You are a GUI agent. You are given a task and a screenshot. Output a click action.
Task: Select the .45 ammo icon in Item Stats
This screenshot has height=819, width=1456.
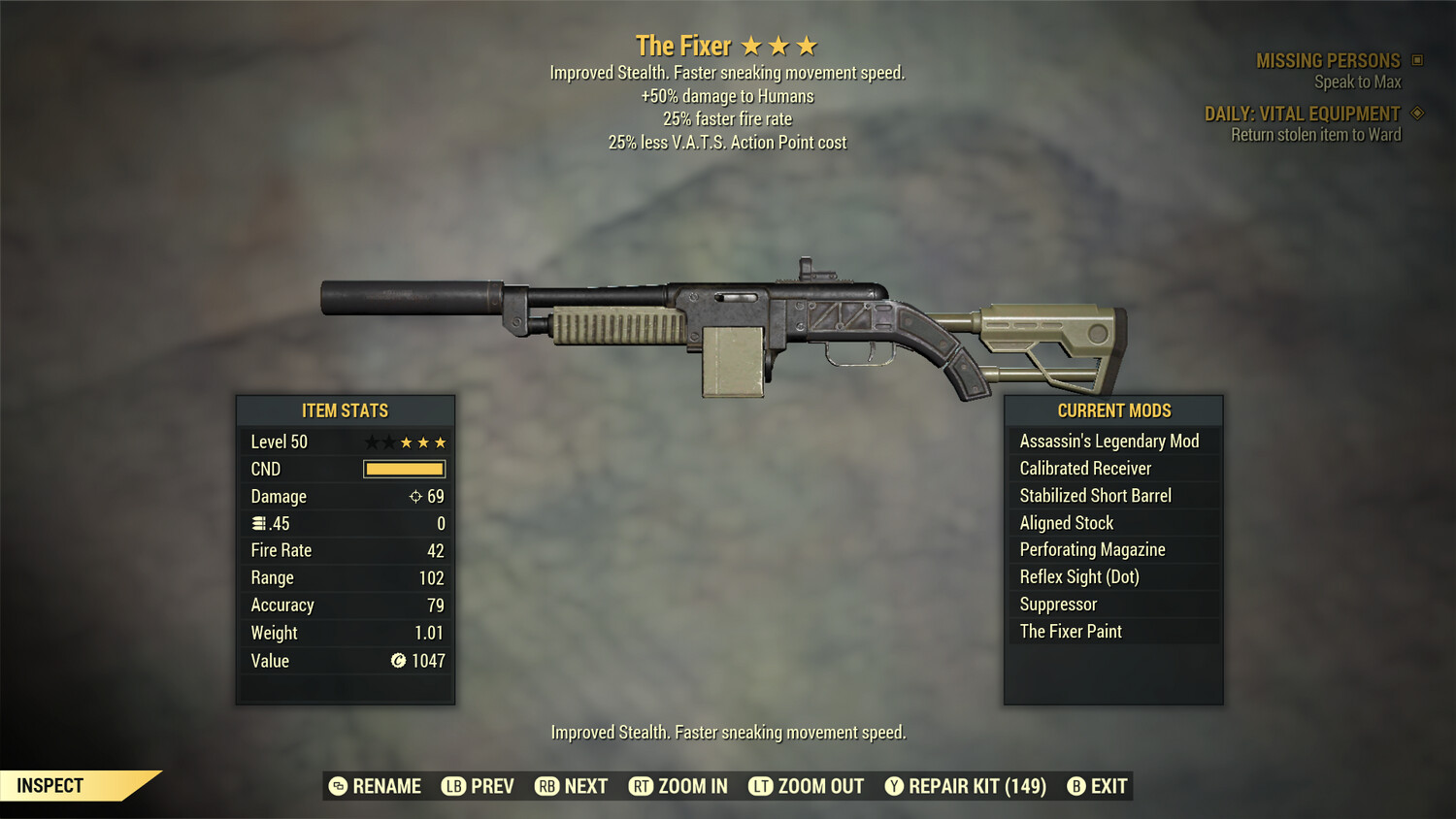(x=258, y=523)
